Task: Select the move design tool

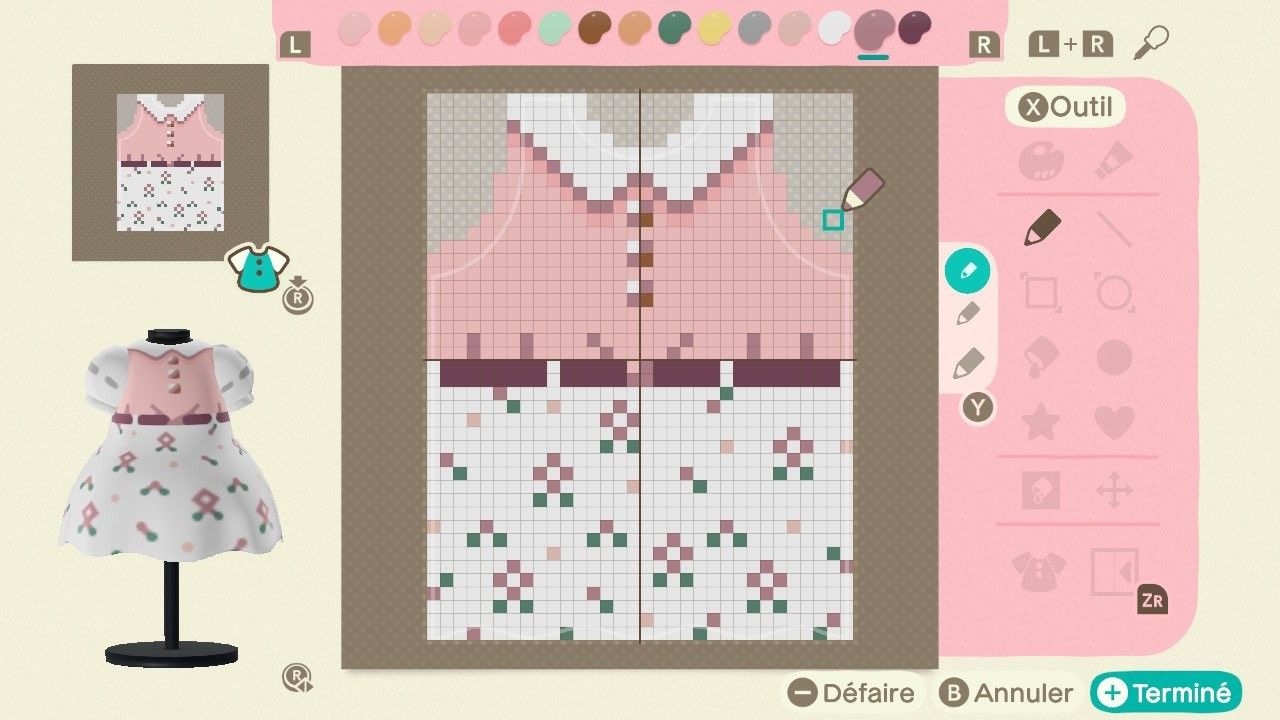Action: 1114,488
